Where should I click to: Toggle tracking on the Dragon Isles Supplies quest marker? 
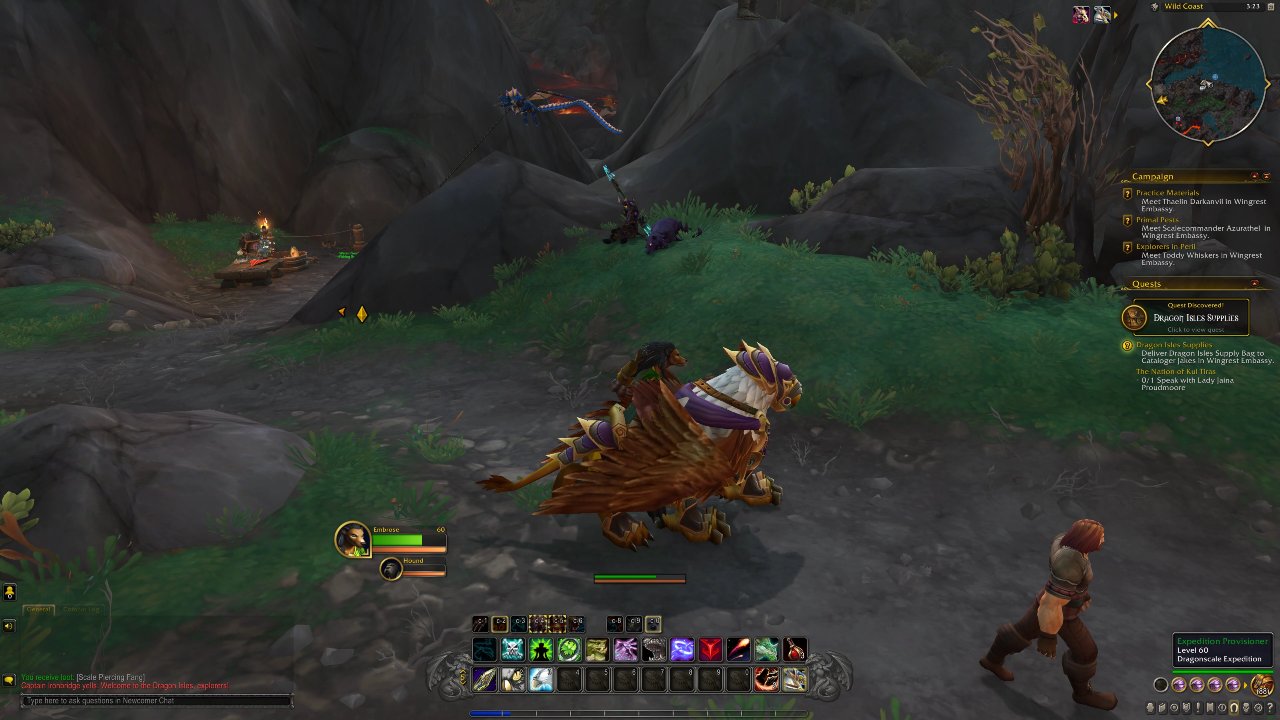pos(1127,345)
